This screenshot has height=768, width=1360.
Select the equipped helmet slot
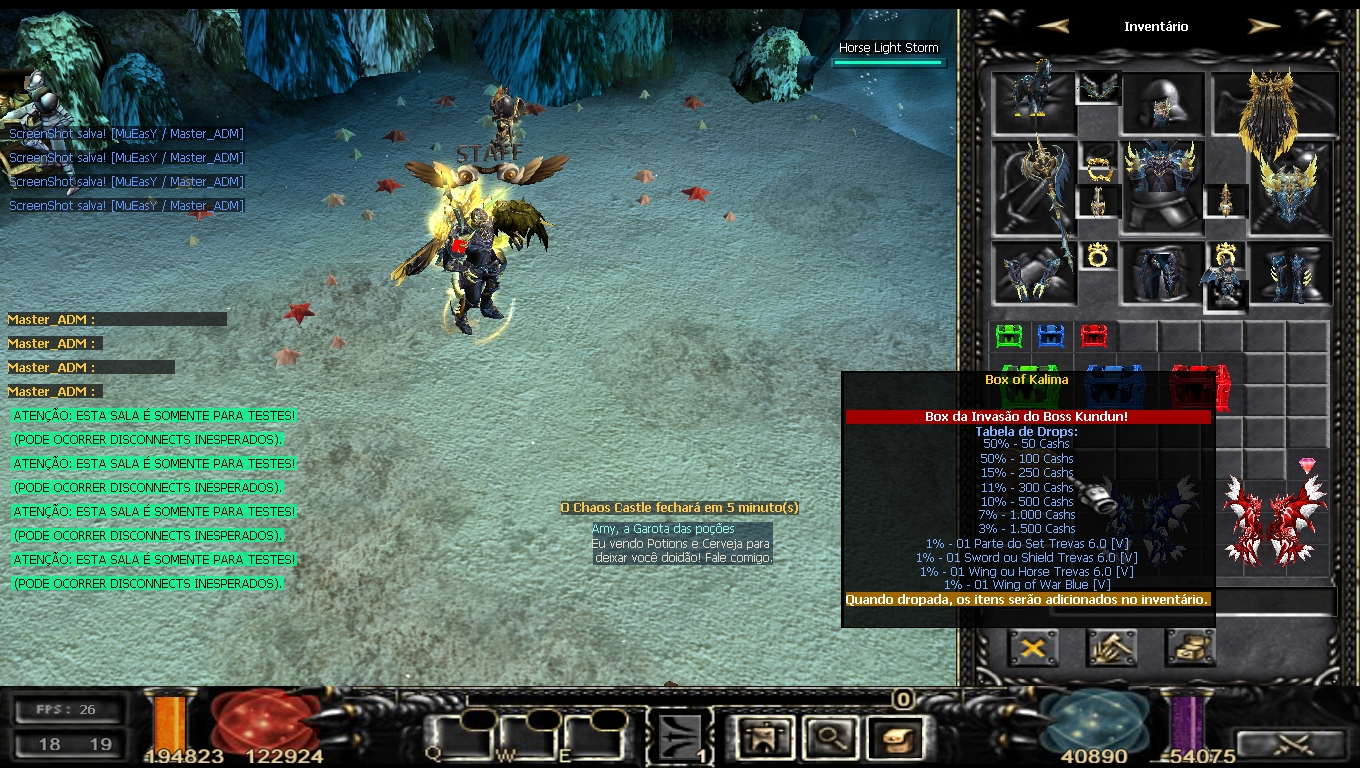click(x=1161, y=103)
